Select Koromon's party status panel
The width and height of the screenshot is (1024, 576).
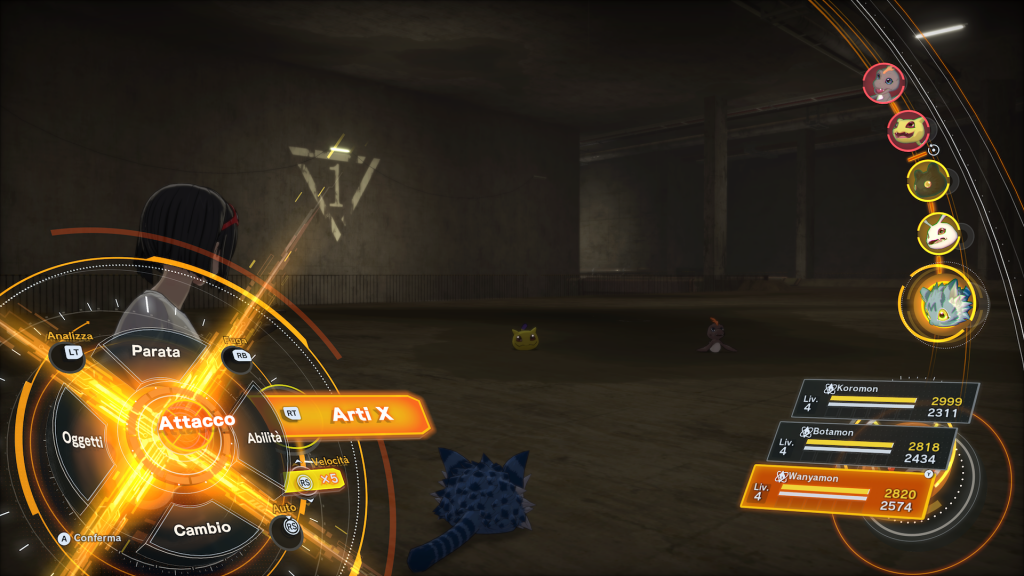pos(890,400)
